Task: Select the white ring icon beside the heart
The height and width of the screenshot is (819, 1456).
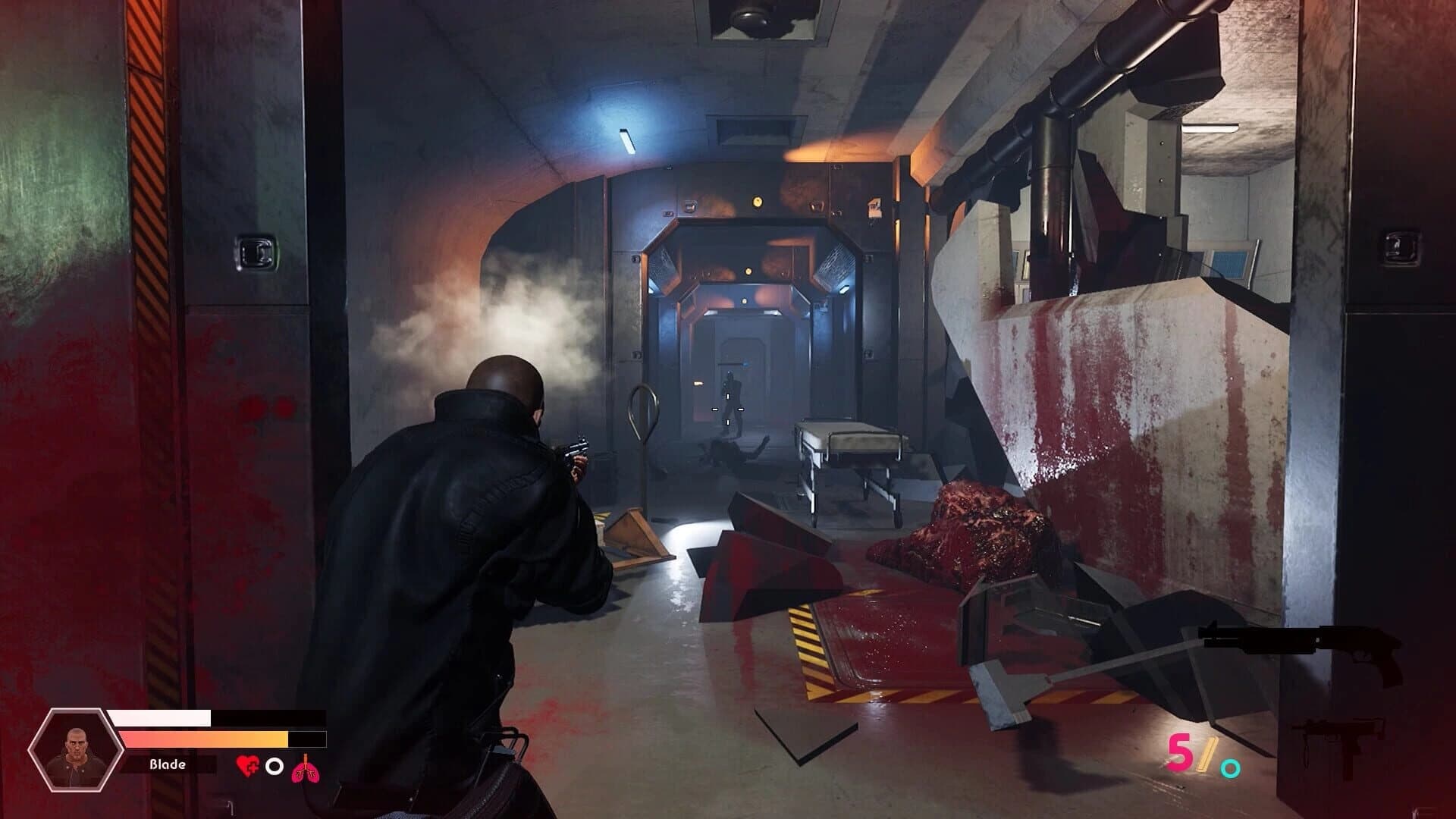Action: (x=275, y=767)
